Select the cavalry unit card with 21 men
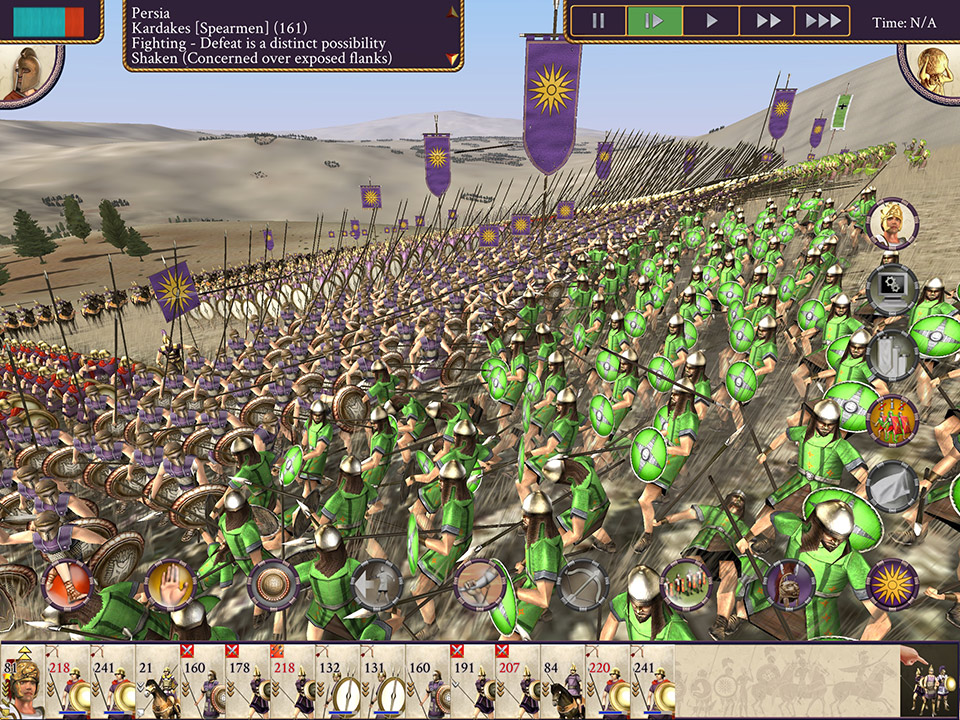960x720 pixels. click(x=157, y=682)
